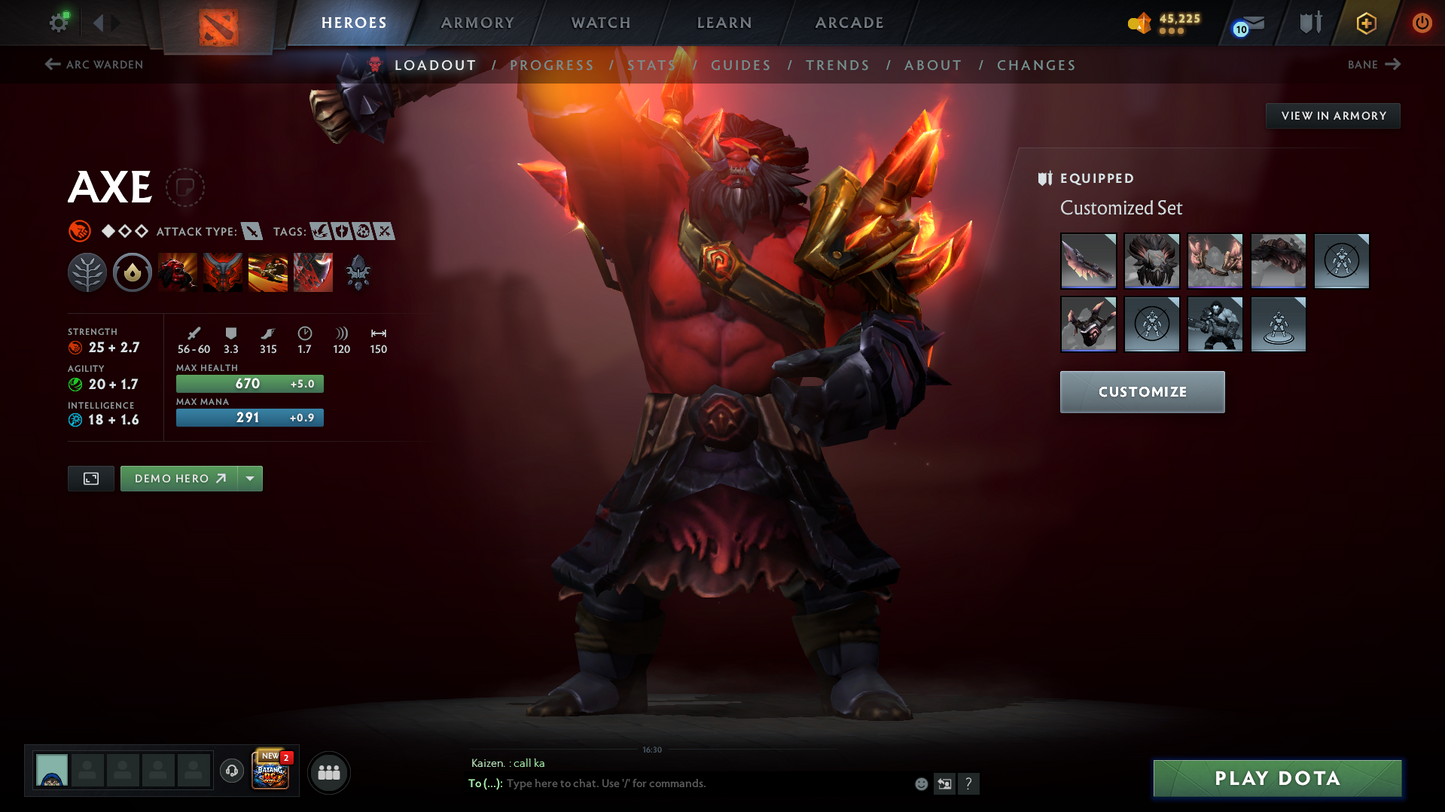Viewport: 1445px width, 812px height.
Task: Select the equipped weapon thumbnail
Action: 1088,260
